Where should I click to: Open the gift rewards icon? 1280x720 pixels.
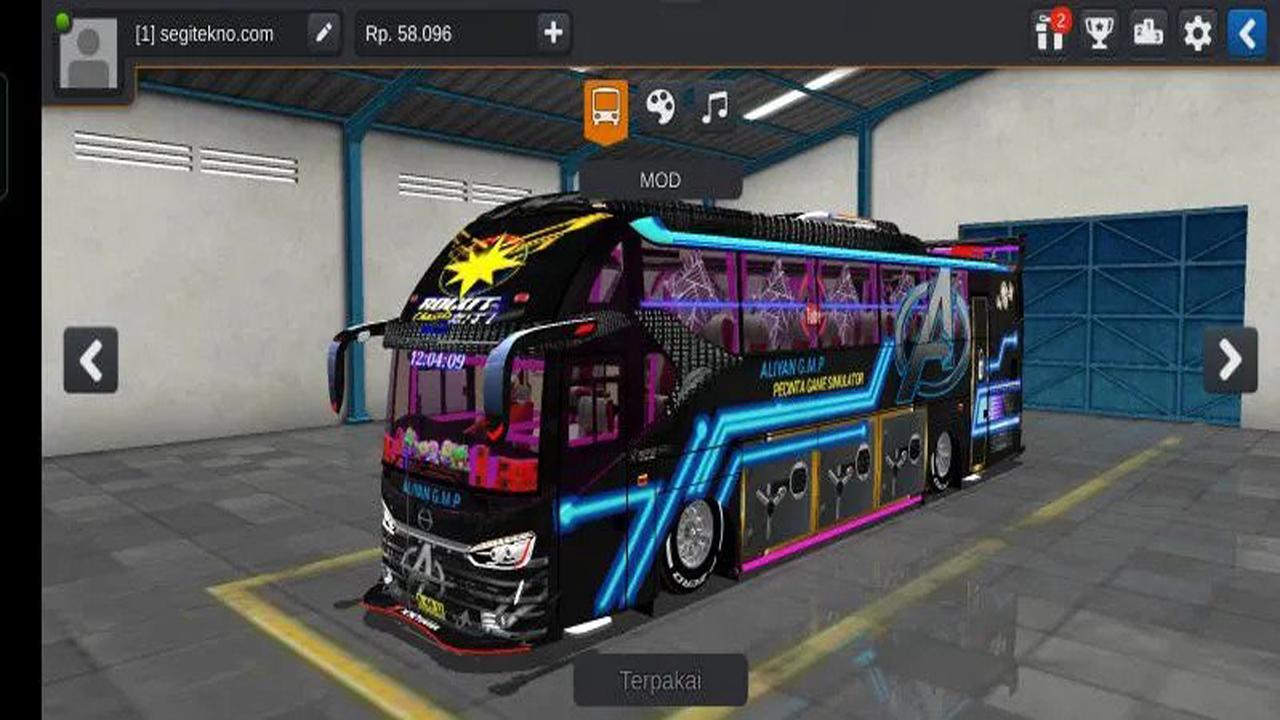tap(1050, 34)
